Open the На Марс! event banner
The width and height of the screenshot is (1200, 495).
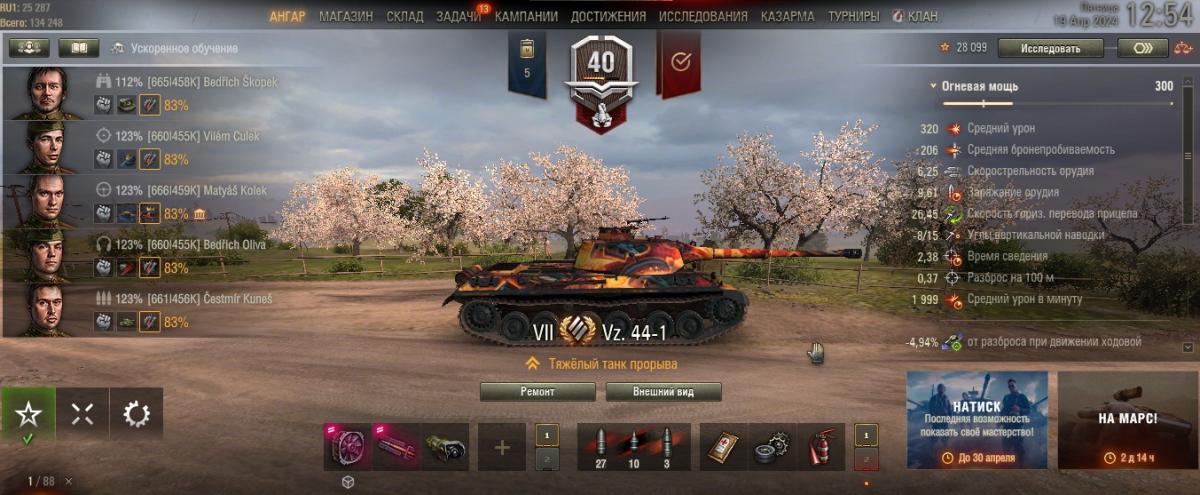(1127, 420)
